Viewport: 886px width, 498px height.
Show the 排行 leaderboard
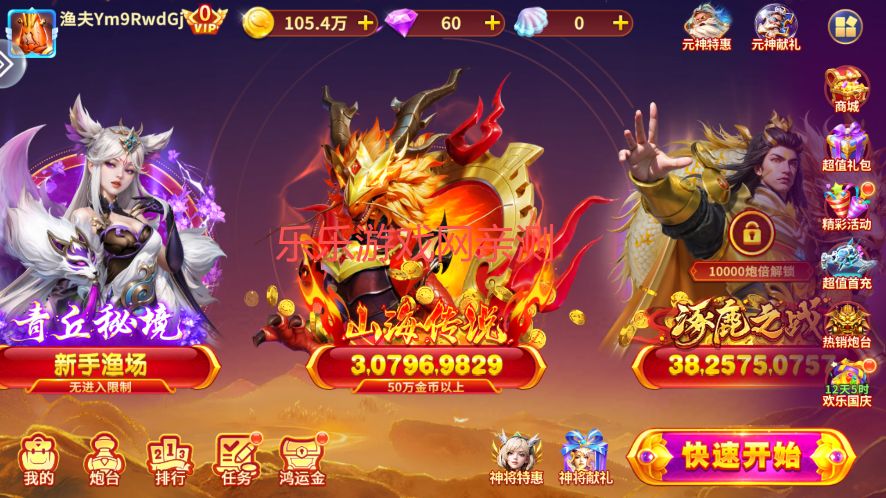click(170, 461)
